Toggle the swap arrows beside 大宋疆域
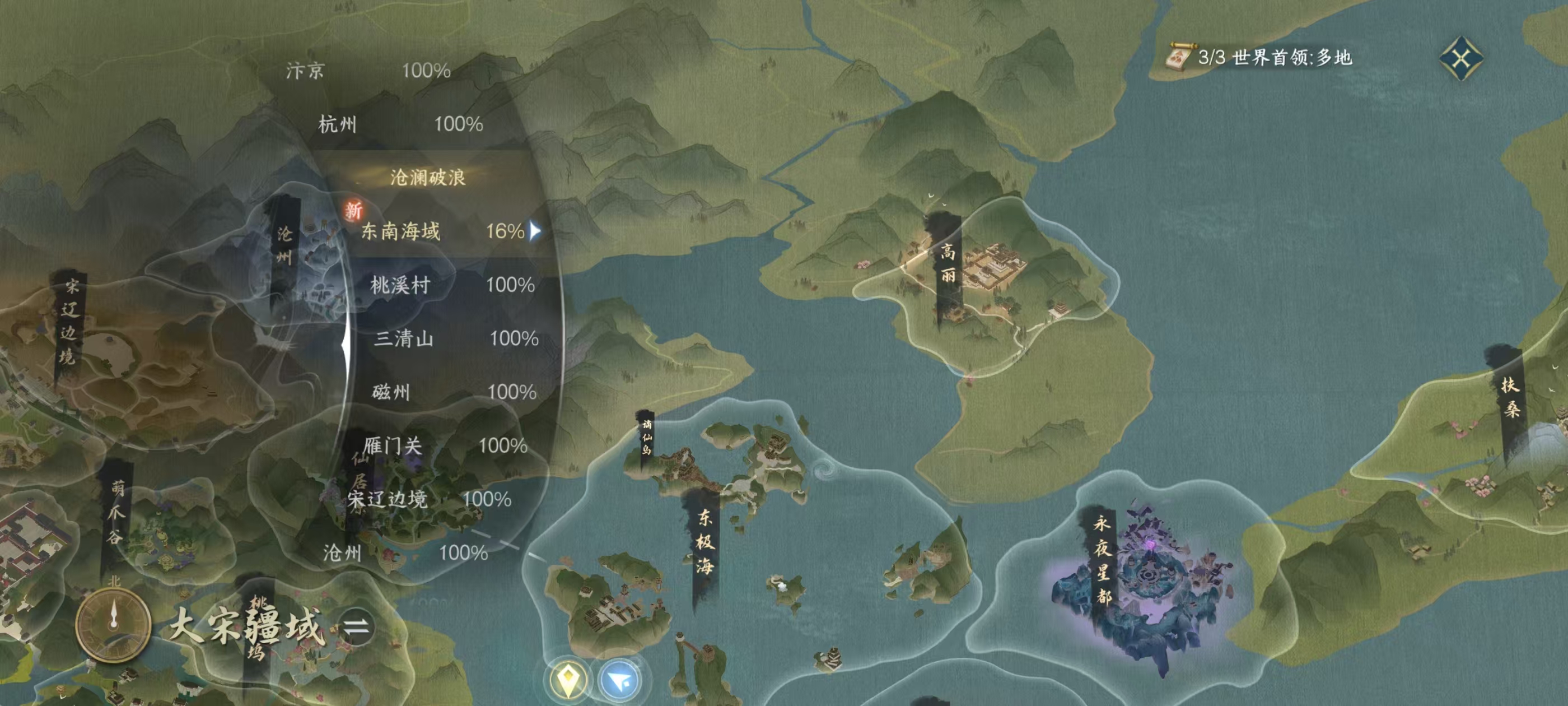 click(x=356, y=627)
